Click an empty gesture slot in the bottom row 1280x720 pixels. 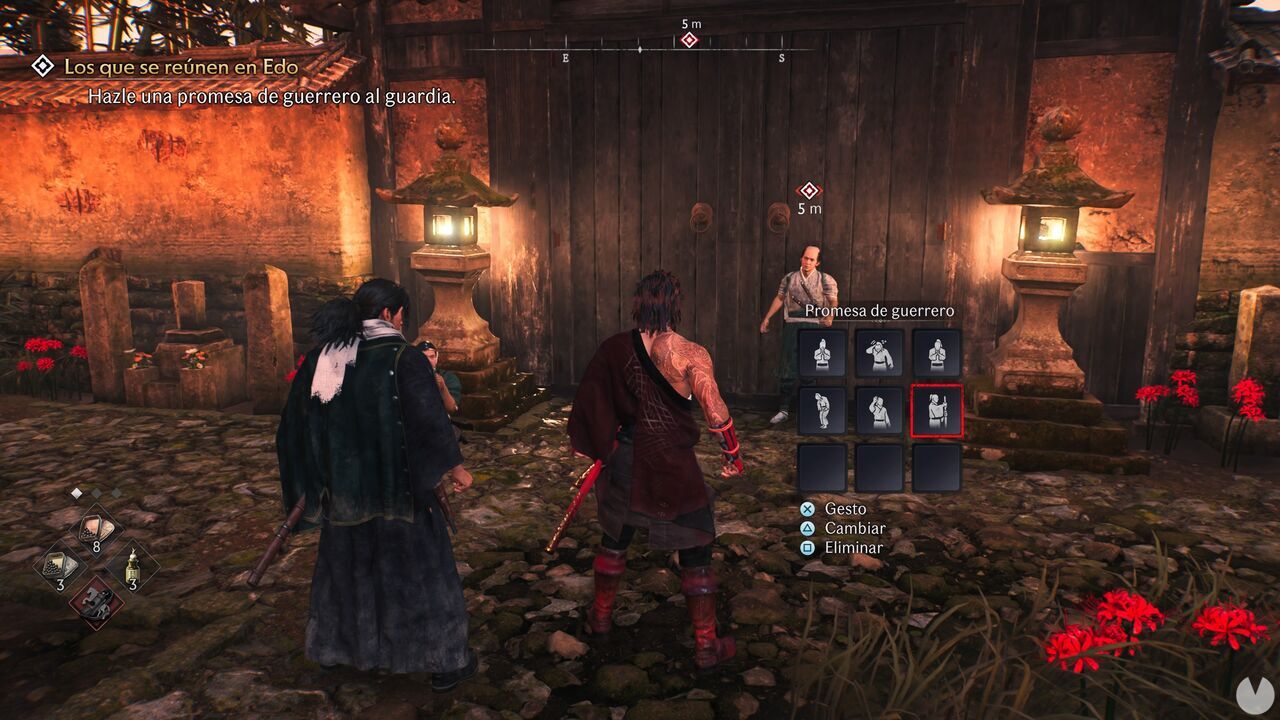tap(879, 466)
